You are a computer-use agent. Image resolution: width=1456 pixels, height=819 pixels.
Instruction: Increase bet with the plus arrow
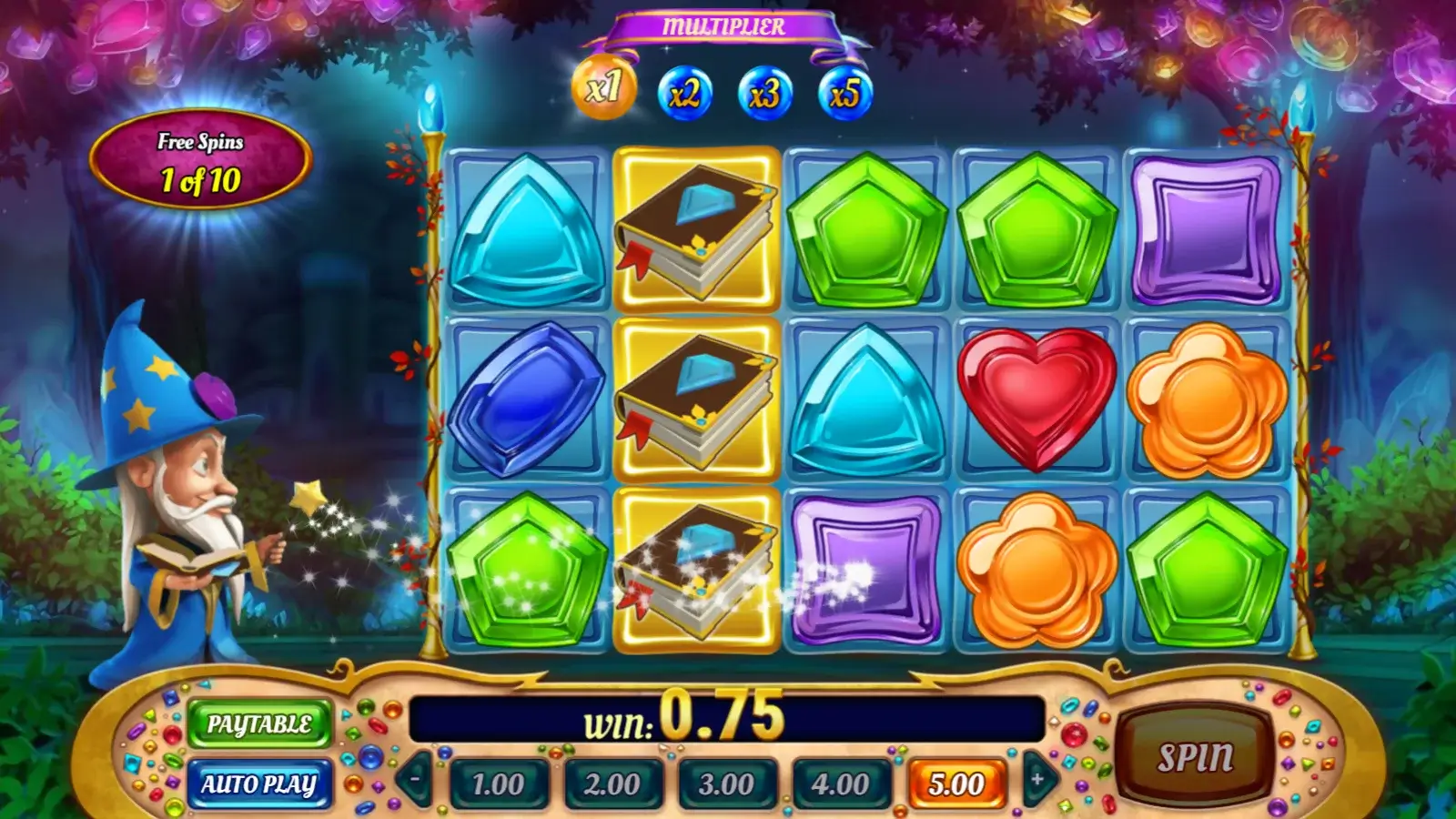[x=1037, y=779]
